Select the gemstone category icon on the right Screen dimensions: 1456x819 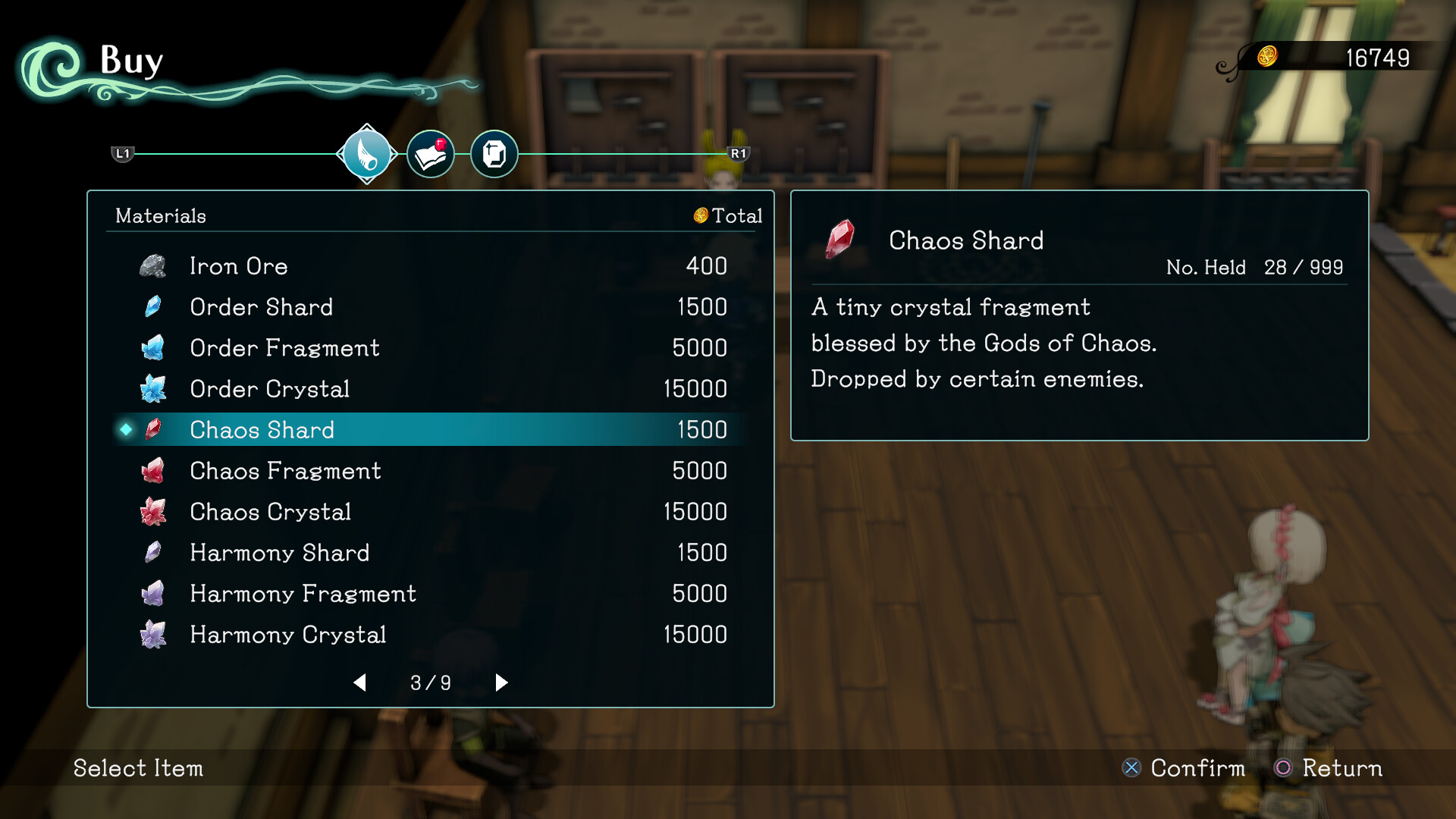494,154
